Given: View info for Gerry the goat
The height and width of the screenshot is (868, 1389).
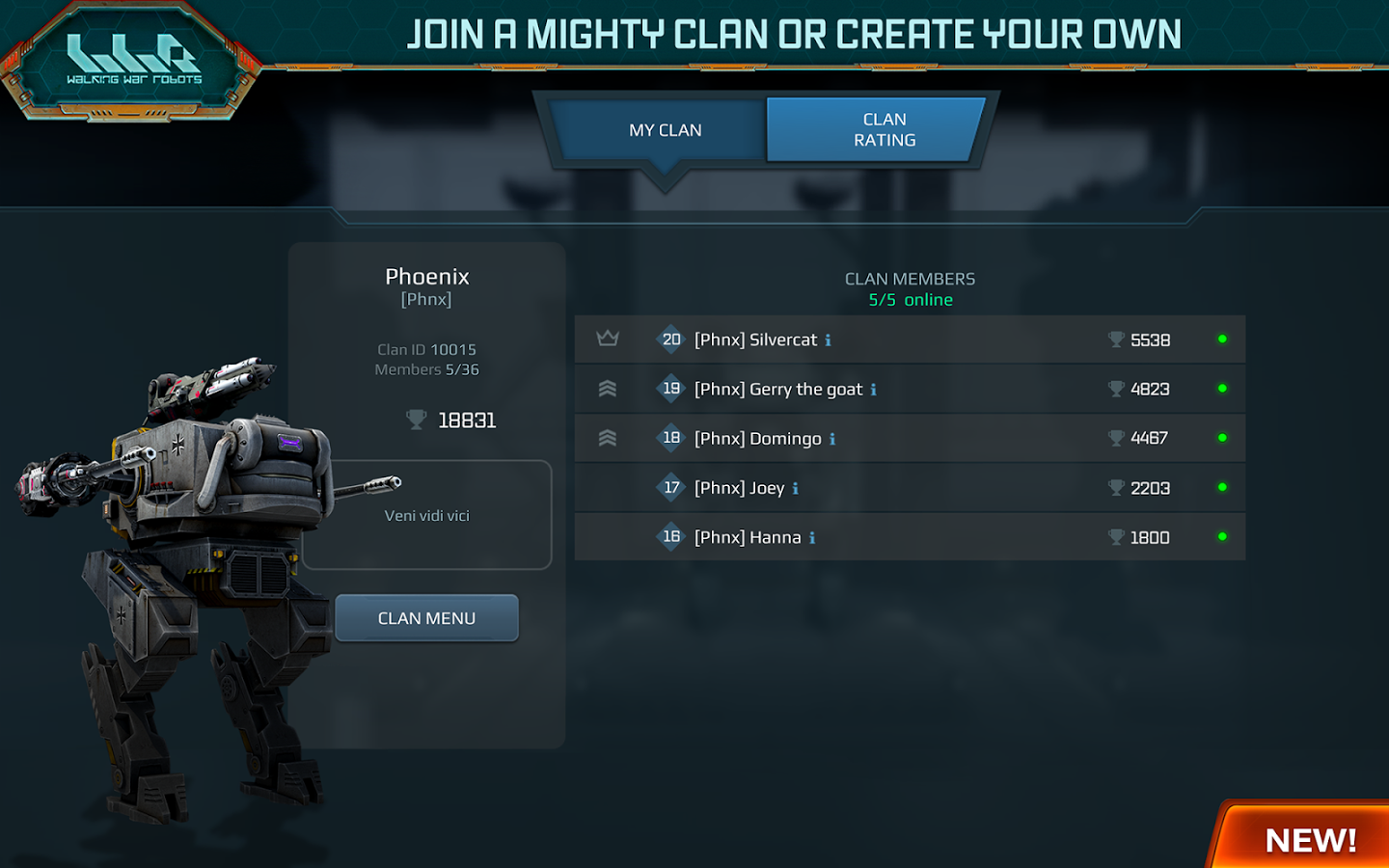Looking at the screenshot, I should (873, 390).
